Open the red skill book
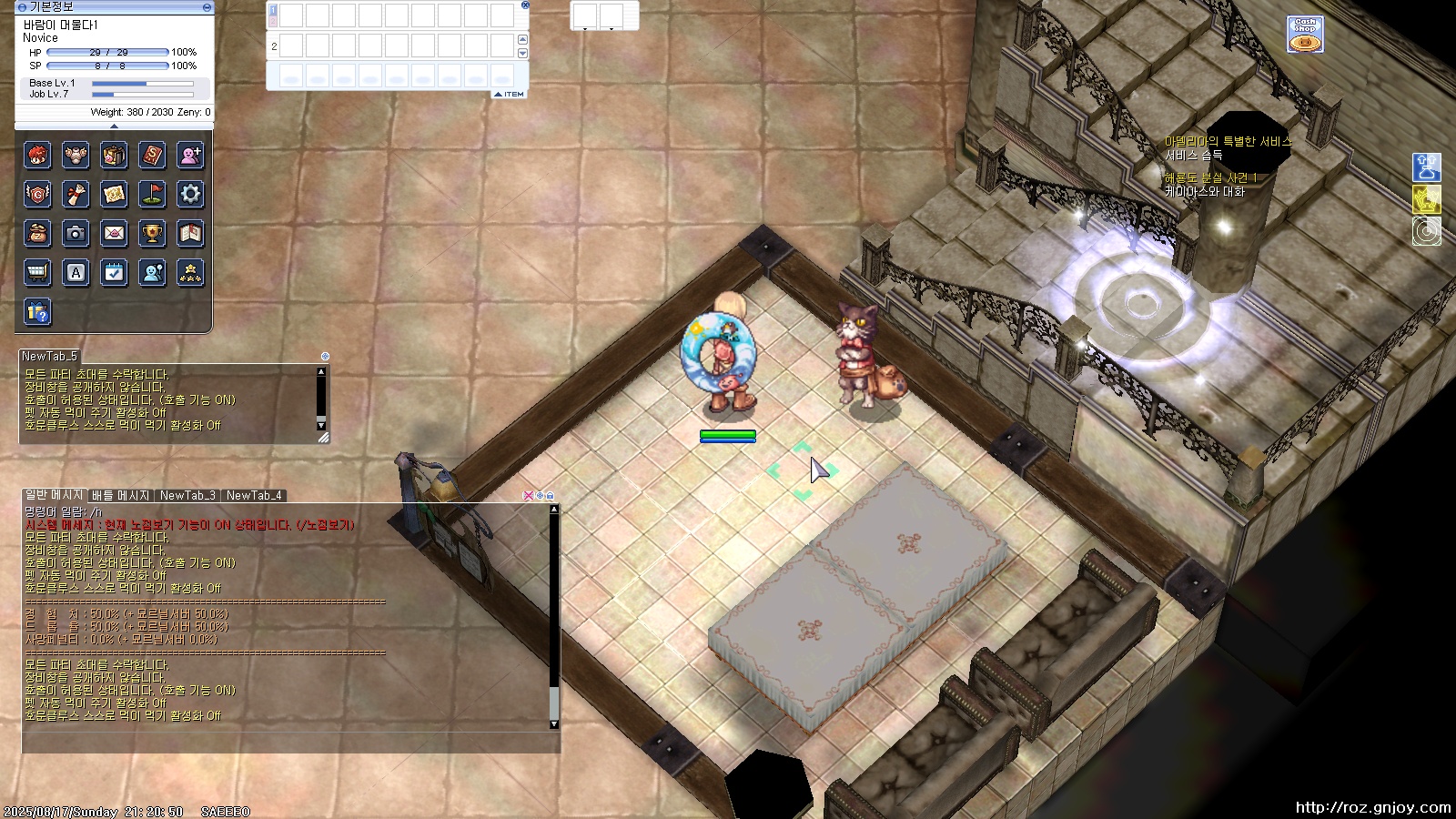The height and width of the screenshot is (819, 1456). (x=152, y=156)
